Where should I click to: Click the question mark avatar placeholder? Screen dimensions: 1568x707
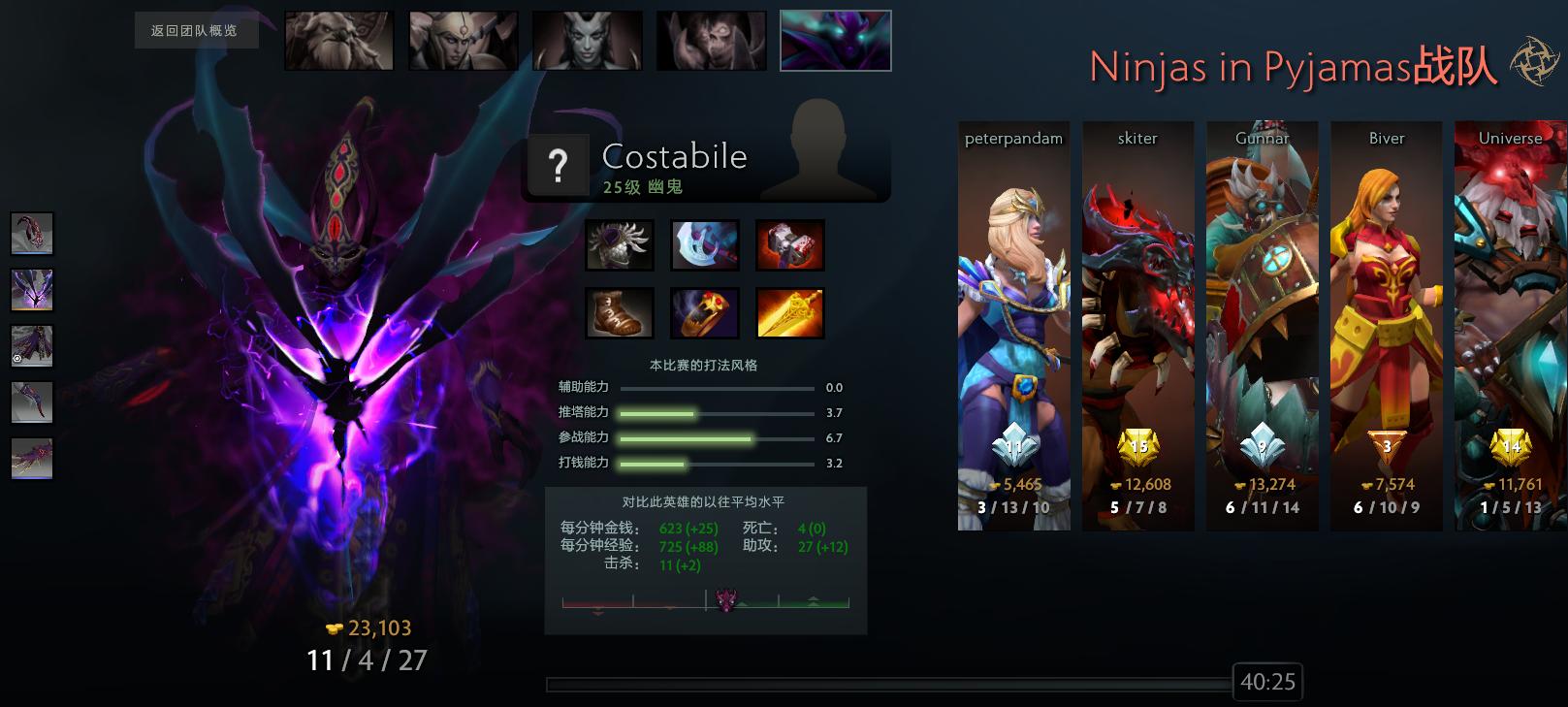[x=559, y=166]
